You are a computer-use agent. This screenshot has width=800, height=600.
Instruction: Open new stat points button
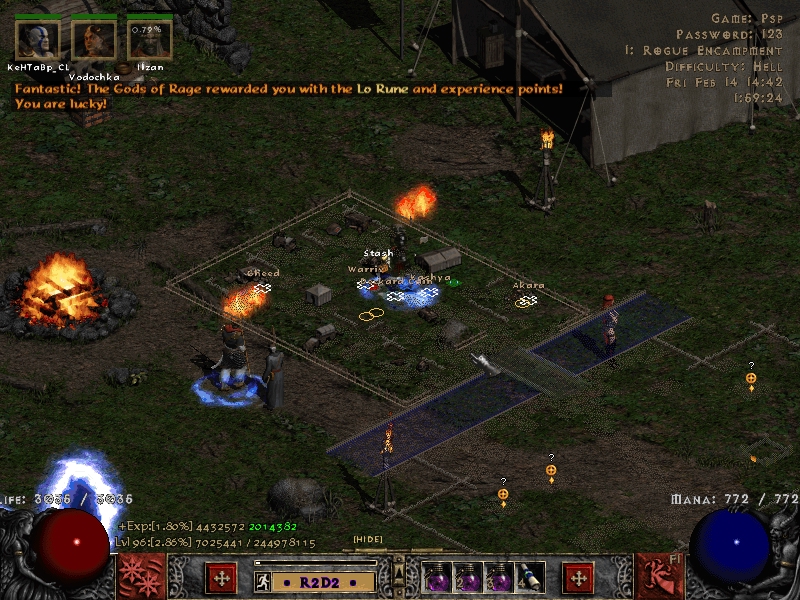221,578
